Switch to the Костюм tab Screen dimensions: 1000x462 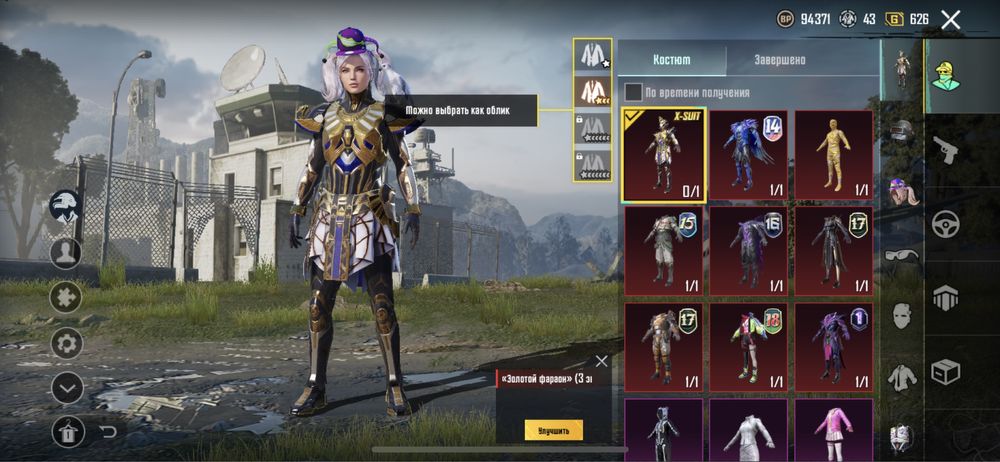click(671, 60)
